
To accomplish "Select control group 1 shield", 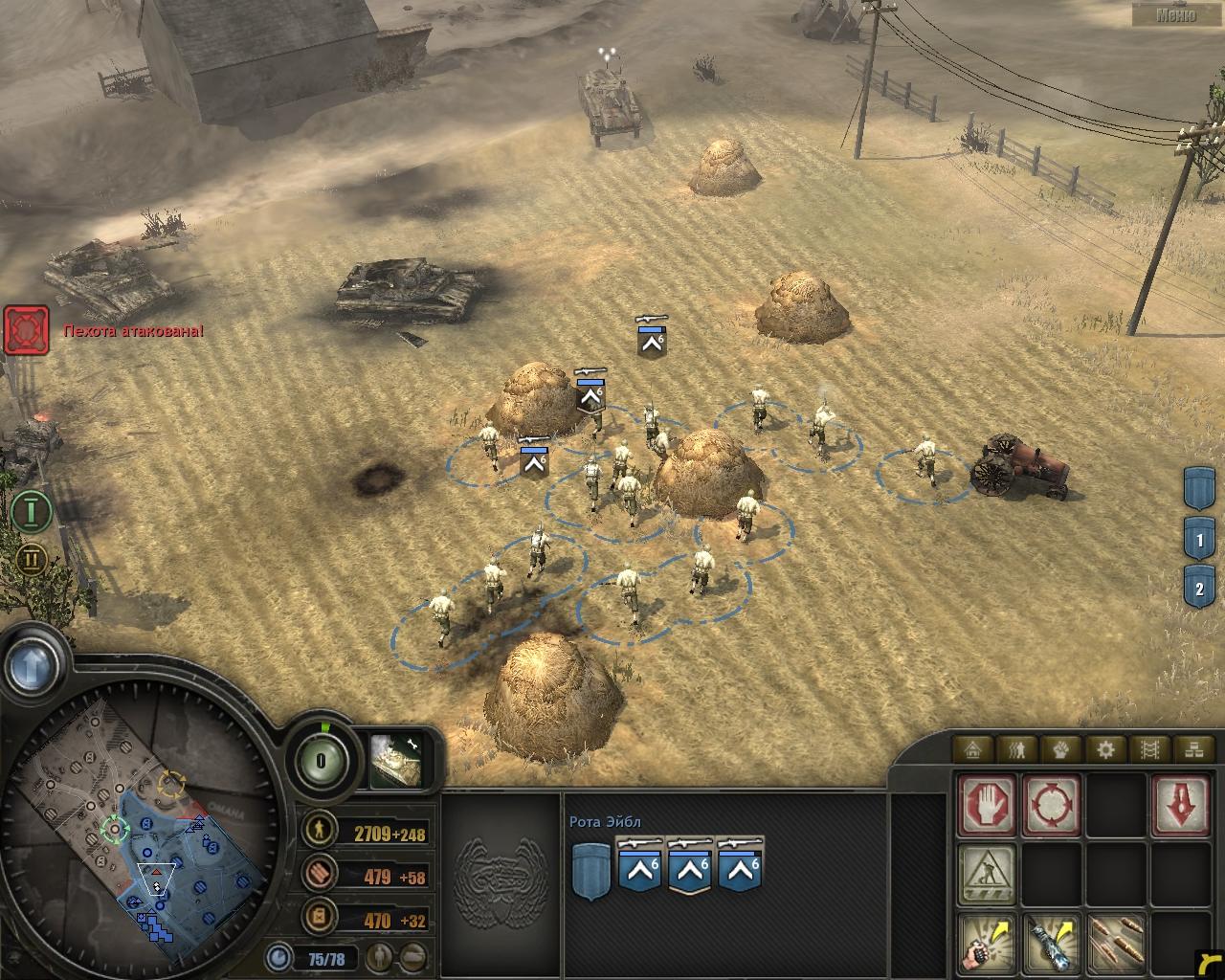I will point(1199,540).
